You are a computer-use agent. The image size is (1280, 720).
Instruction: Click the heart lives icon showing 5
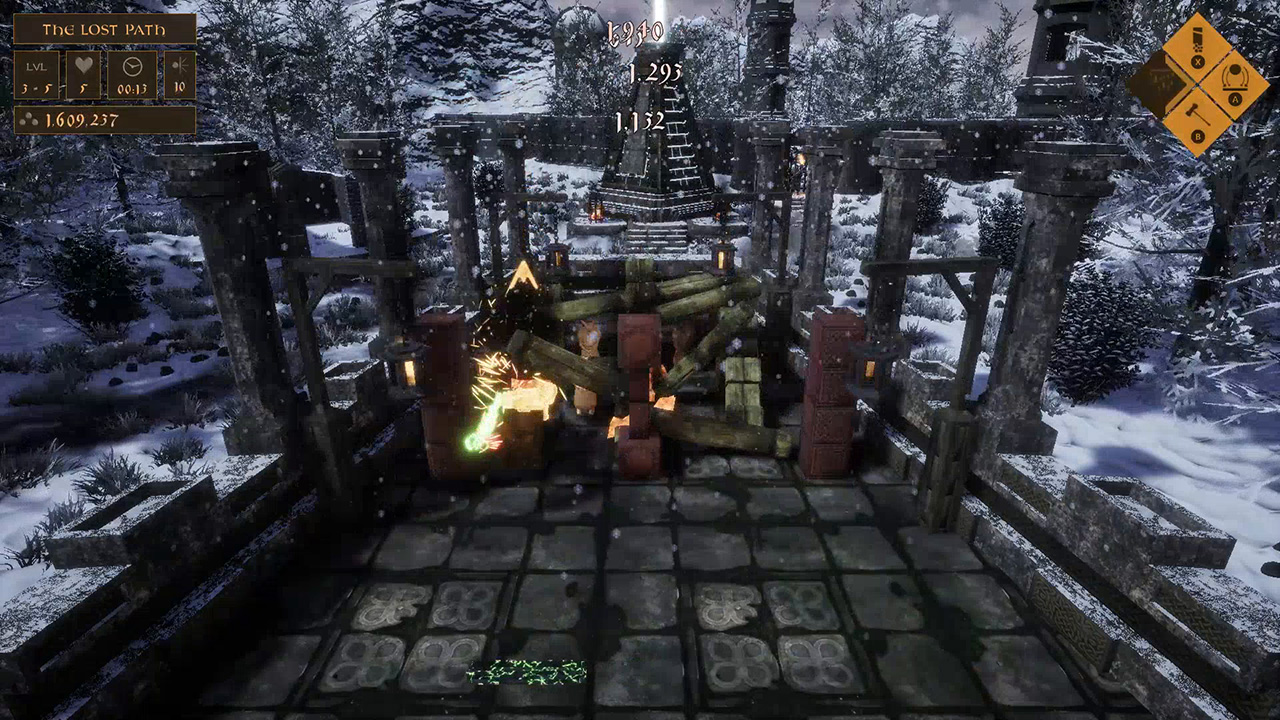click(x=84, y=64)
